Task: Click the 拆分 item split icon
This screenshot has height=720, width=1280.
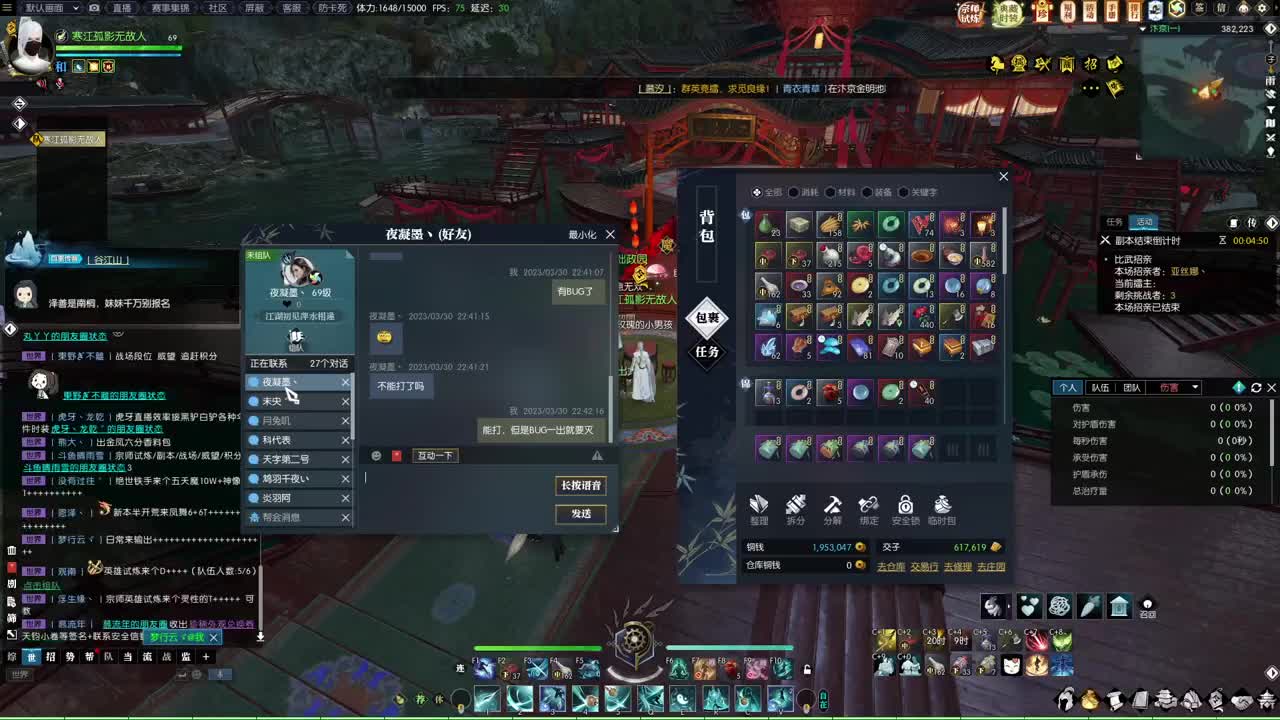Action: click(795, 512)
